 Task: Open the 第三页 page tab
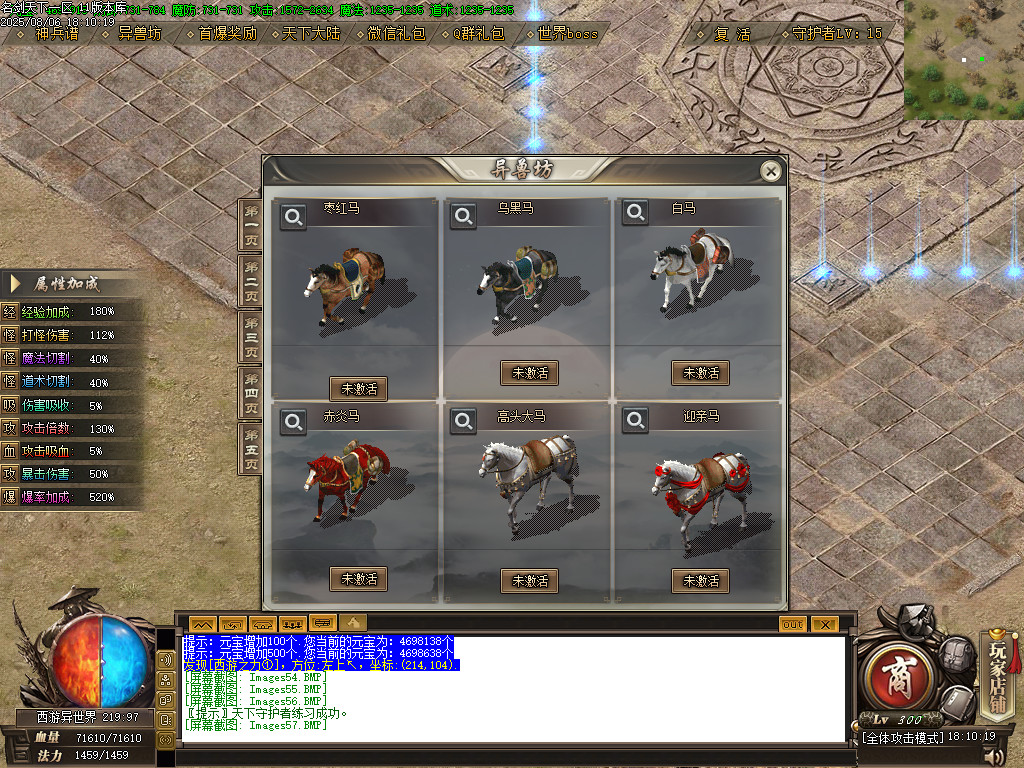250,338
